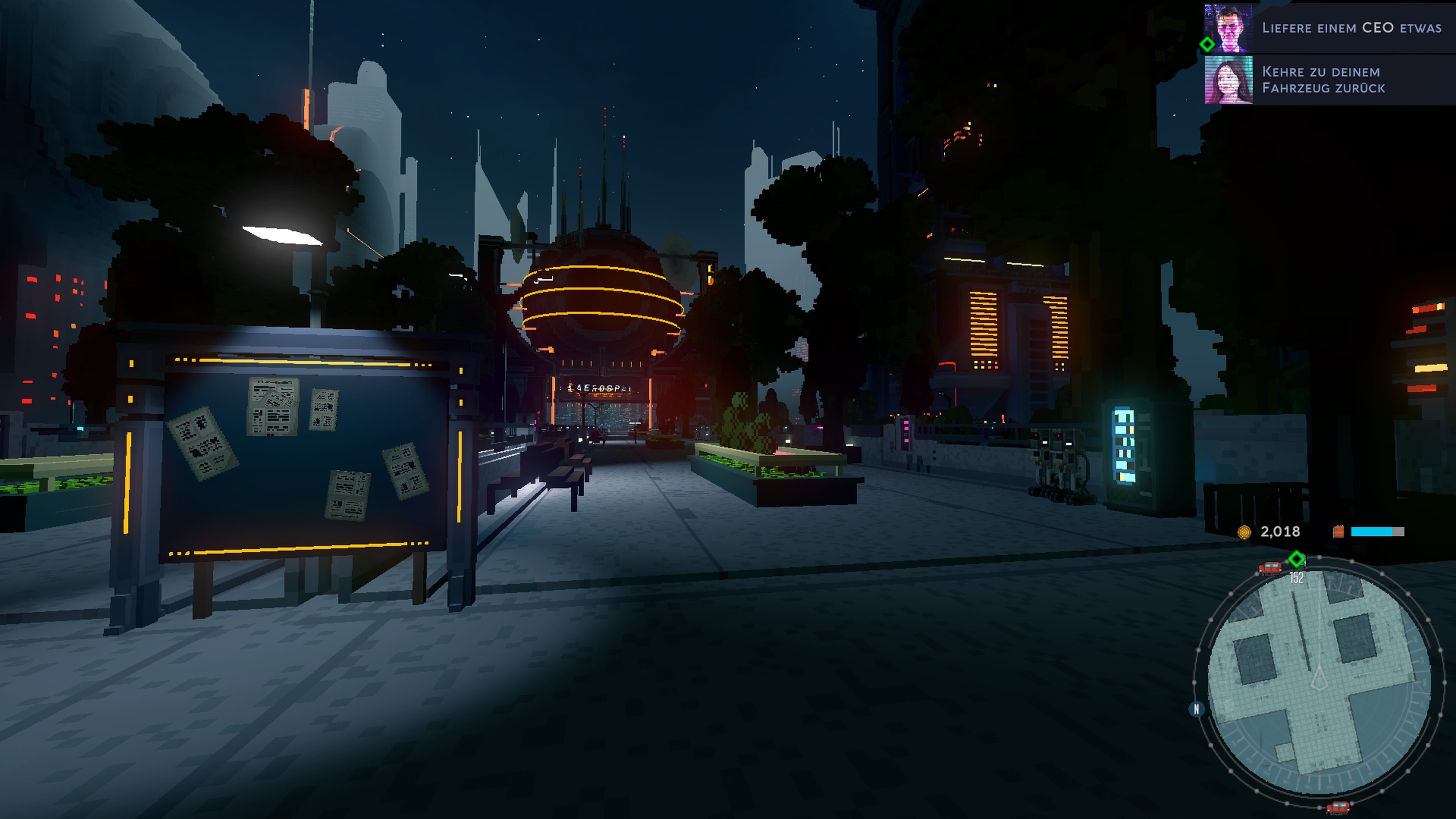Image resolution: width=1456 pixels, height=819 pixels.
Task: Select the 'Kehre zu deinem Fahrzeug zurück' objective
Action: pyautogui.click(x=1323, y=80)
